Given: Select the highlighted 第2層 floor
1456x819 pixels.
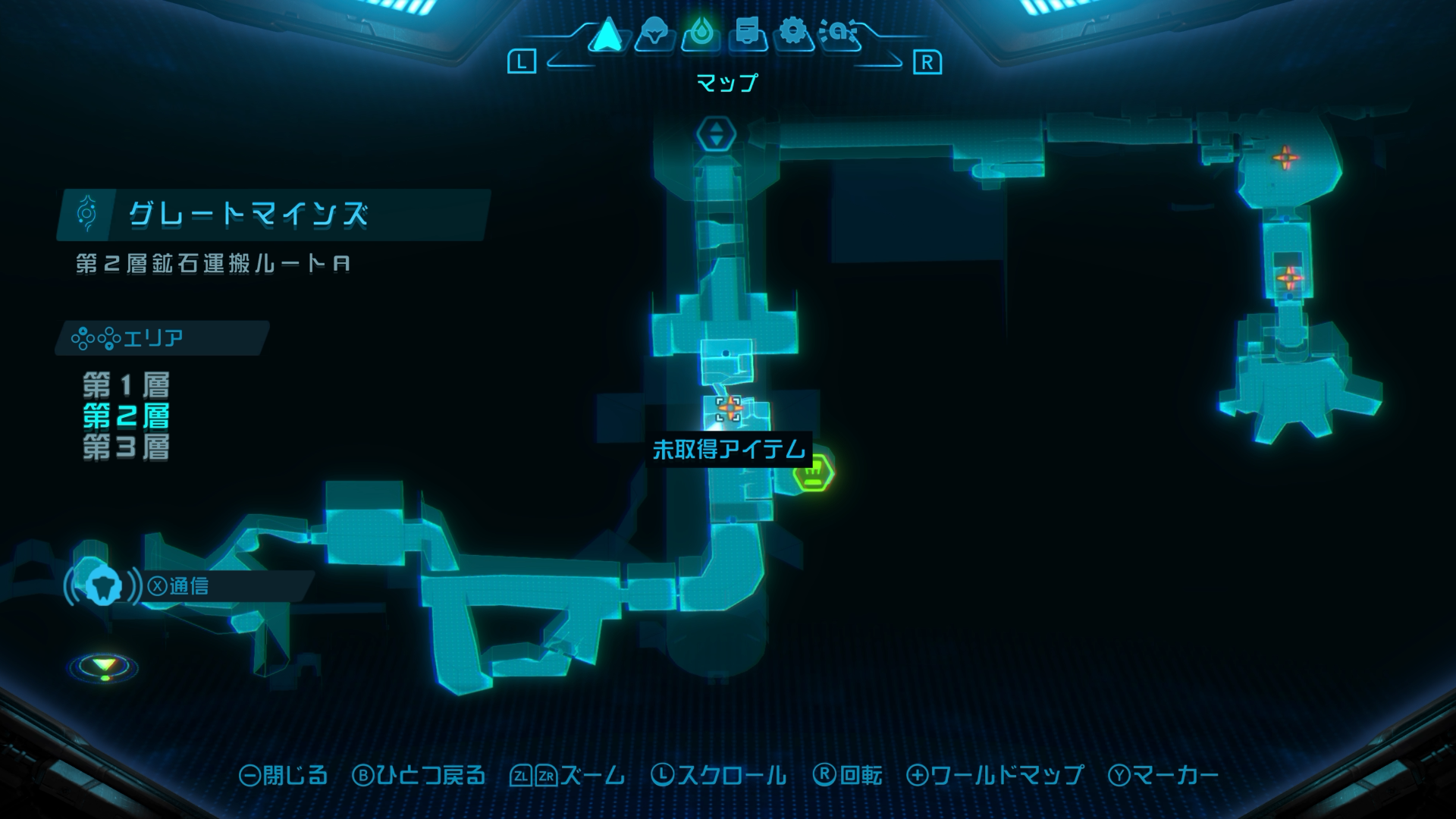Looking at the screenshot, I should coord(126,416).
